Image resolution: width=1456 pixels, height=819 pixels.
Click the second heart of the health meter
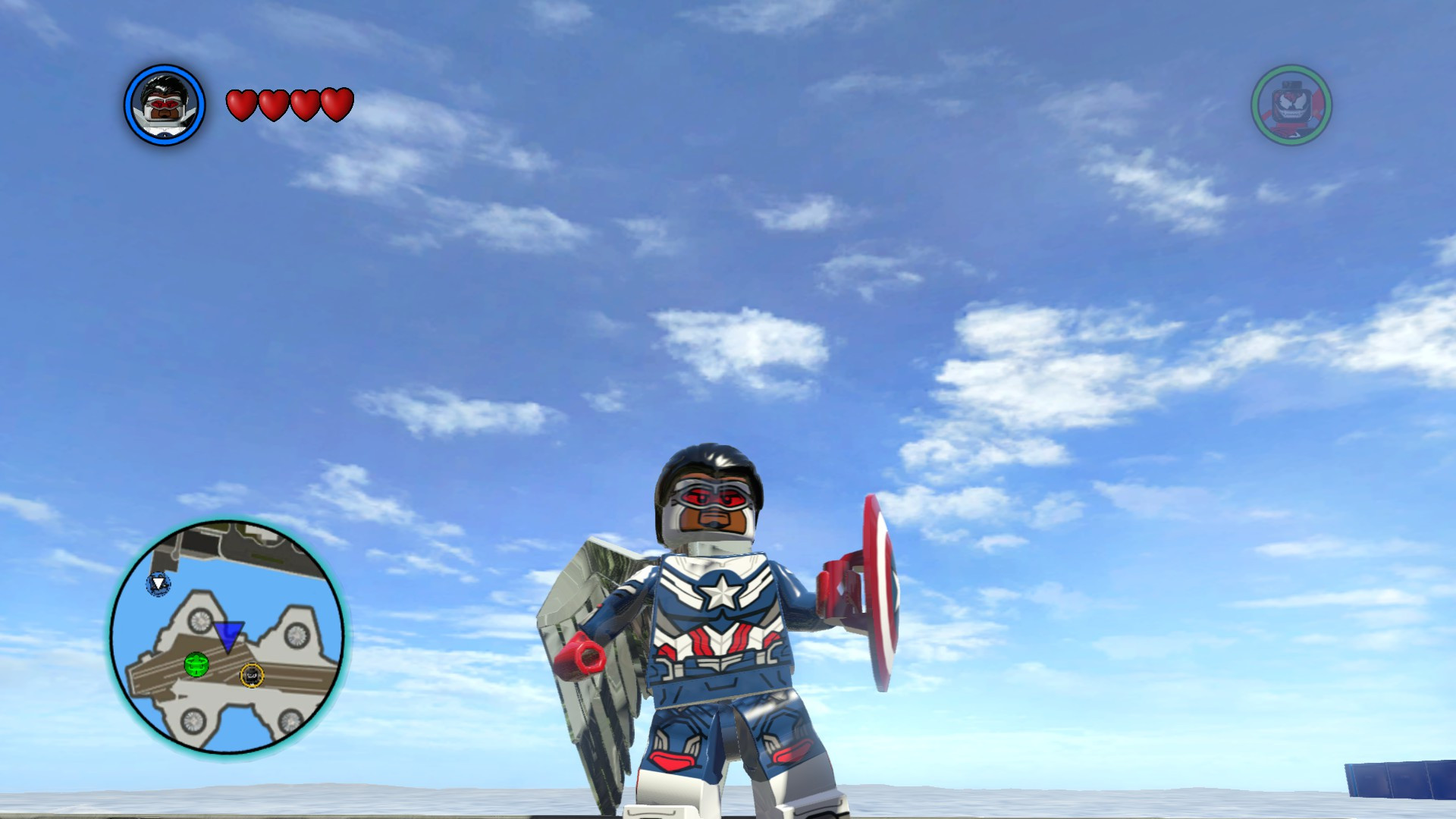(x=272, y=104)
